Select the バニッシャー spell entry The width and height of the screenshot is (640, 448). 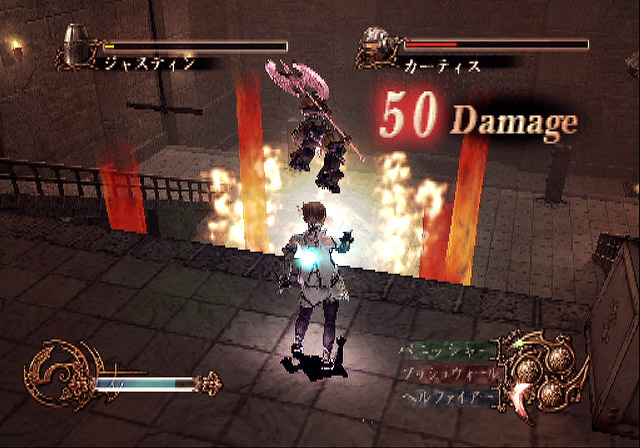coord(446,353)
